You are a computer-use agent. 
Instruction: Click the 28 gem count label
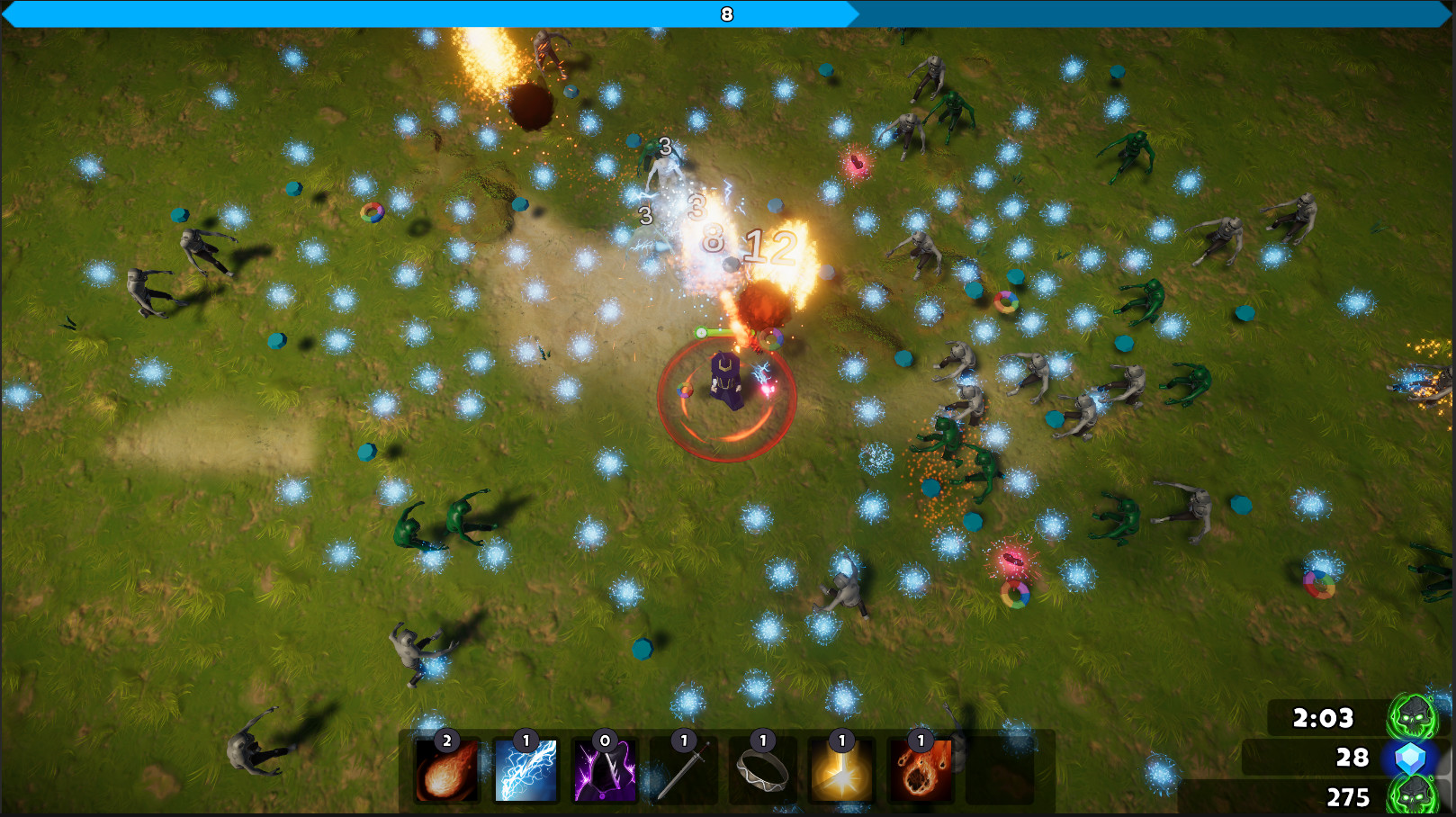(1352, 759)
